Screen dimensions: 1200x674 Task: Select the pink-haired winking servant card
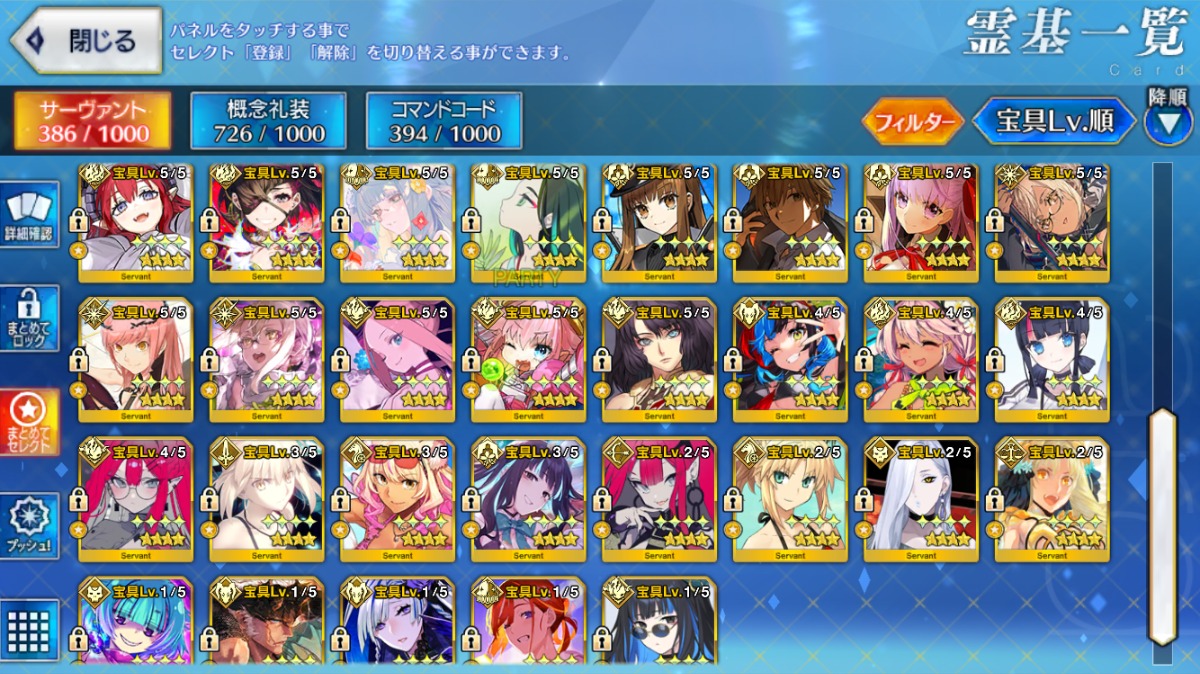528,360
